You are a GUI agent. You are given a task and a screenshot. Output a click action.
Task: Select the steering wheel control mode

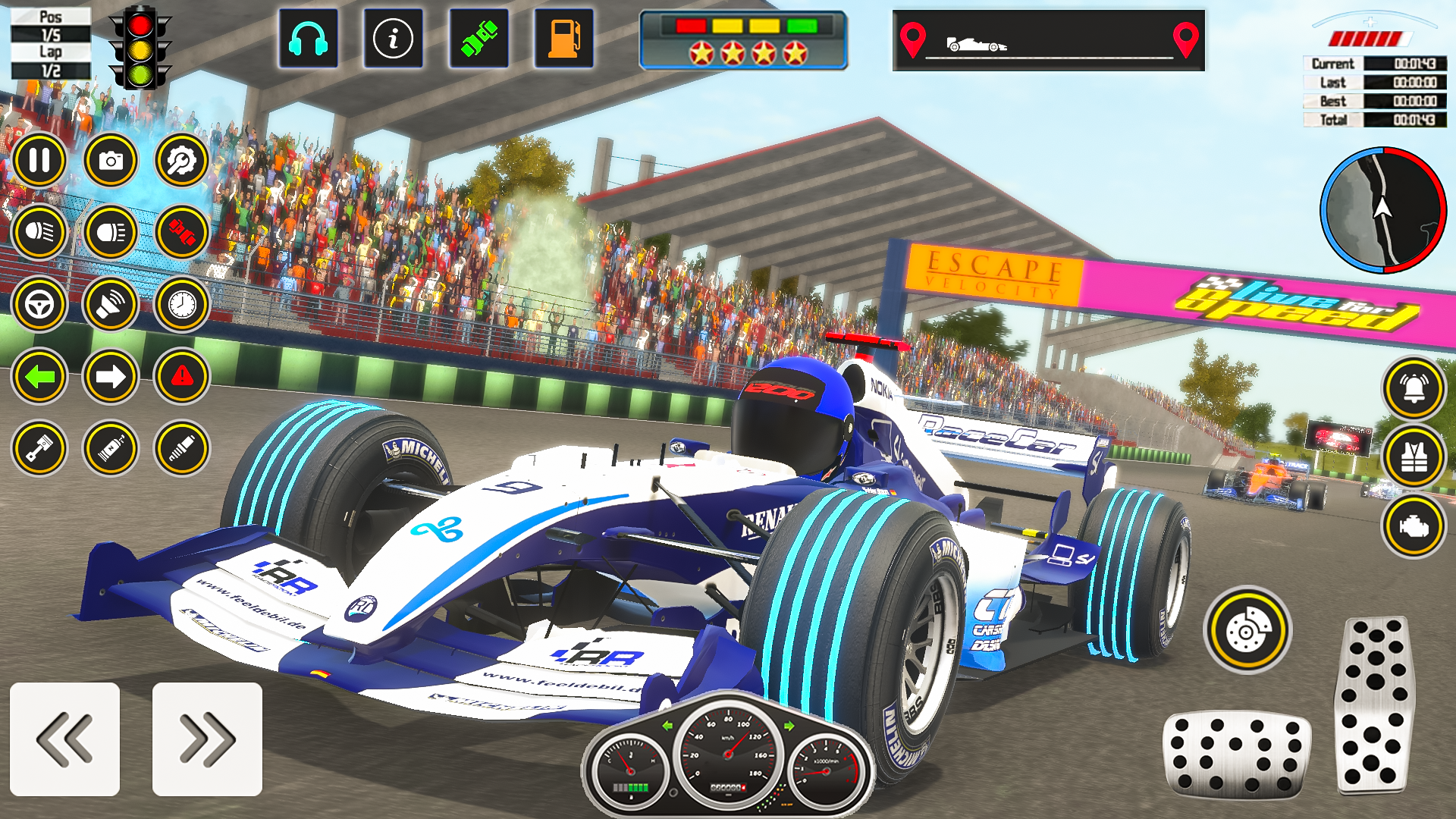pyautogui.click(x=42, y=305)
